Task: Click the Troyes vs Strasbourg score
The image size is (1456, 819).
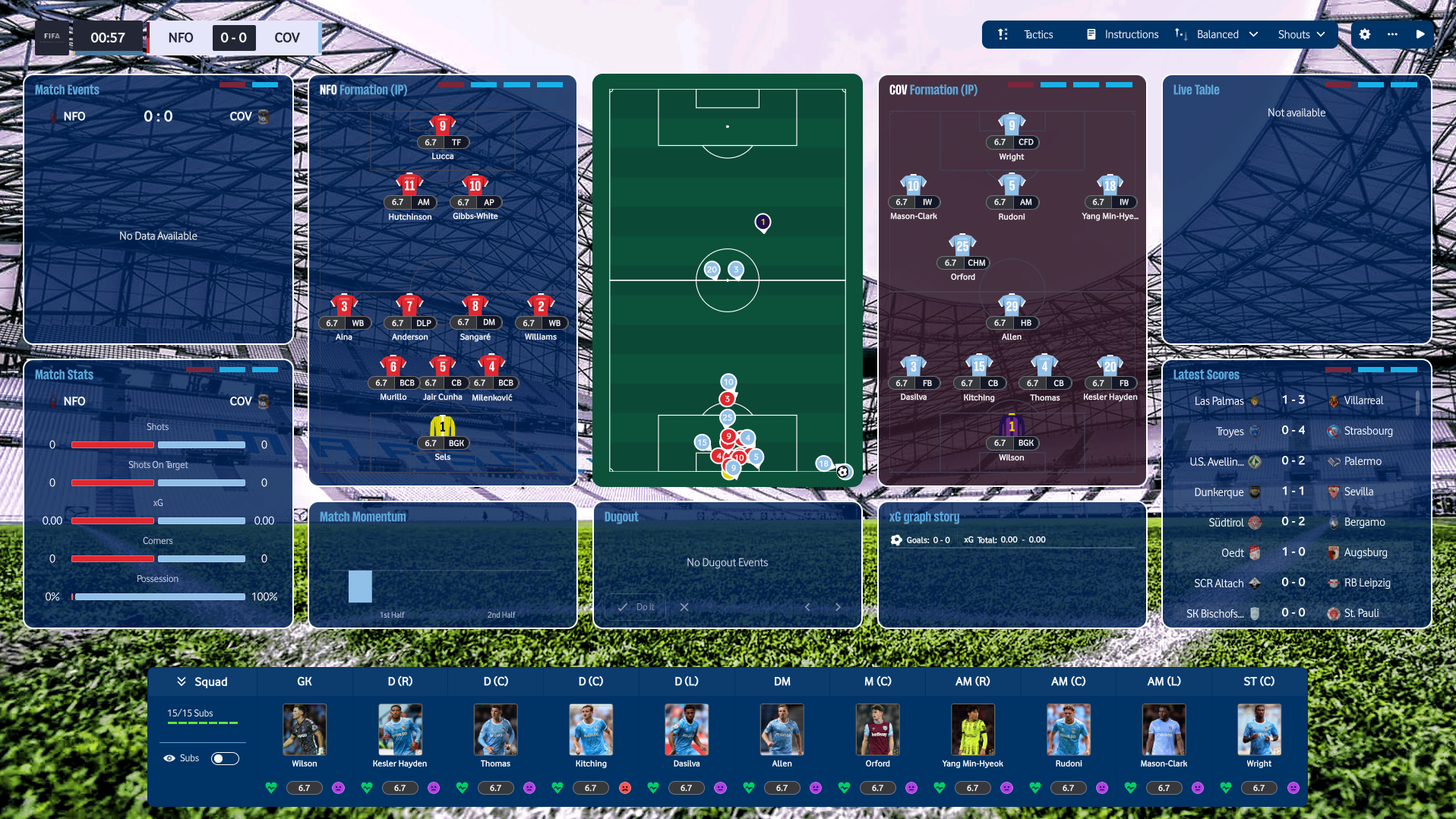Action: pos(1293,431)
